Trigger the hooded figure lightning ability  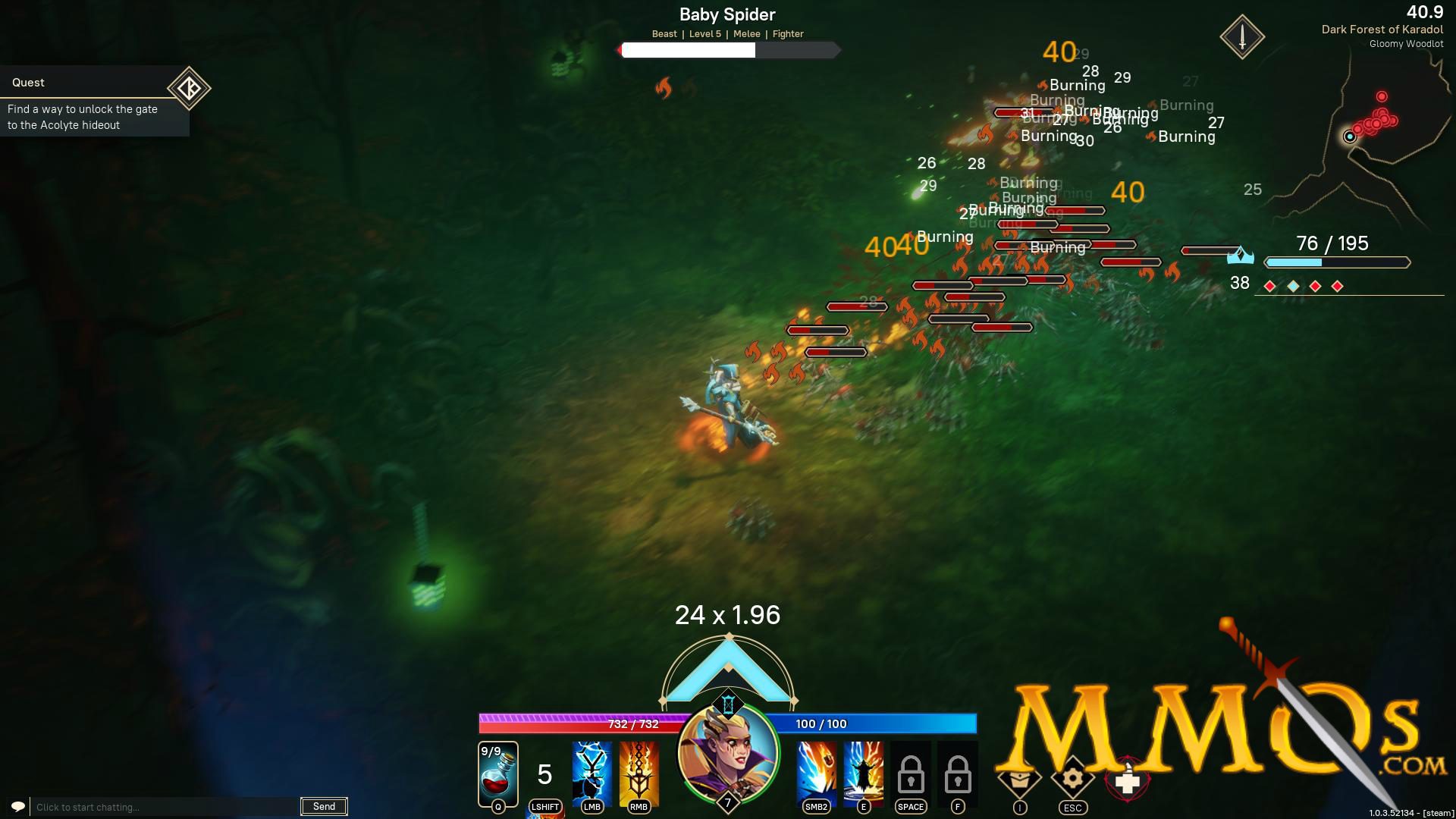863,772
